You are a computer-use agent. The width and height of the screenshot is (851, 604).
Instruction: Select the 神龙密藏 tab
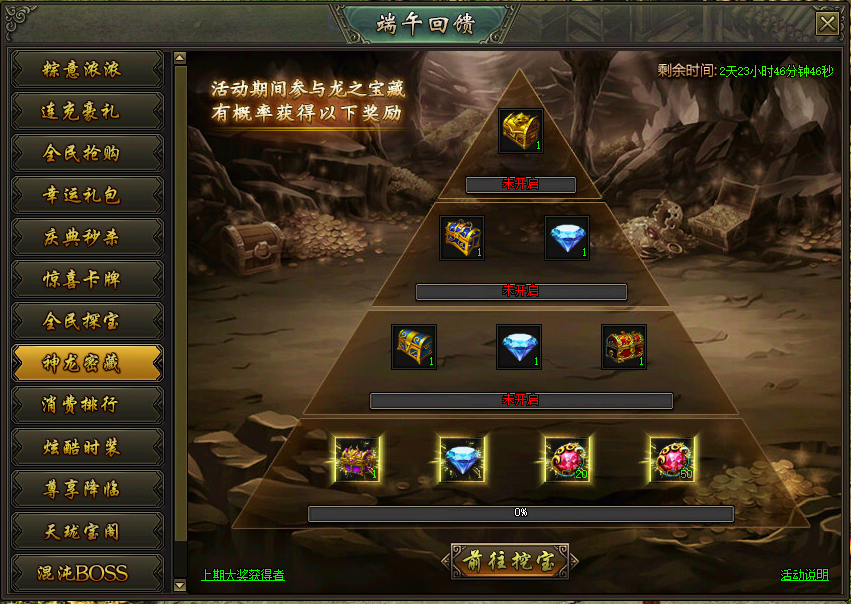pos(87,363)
